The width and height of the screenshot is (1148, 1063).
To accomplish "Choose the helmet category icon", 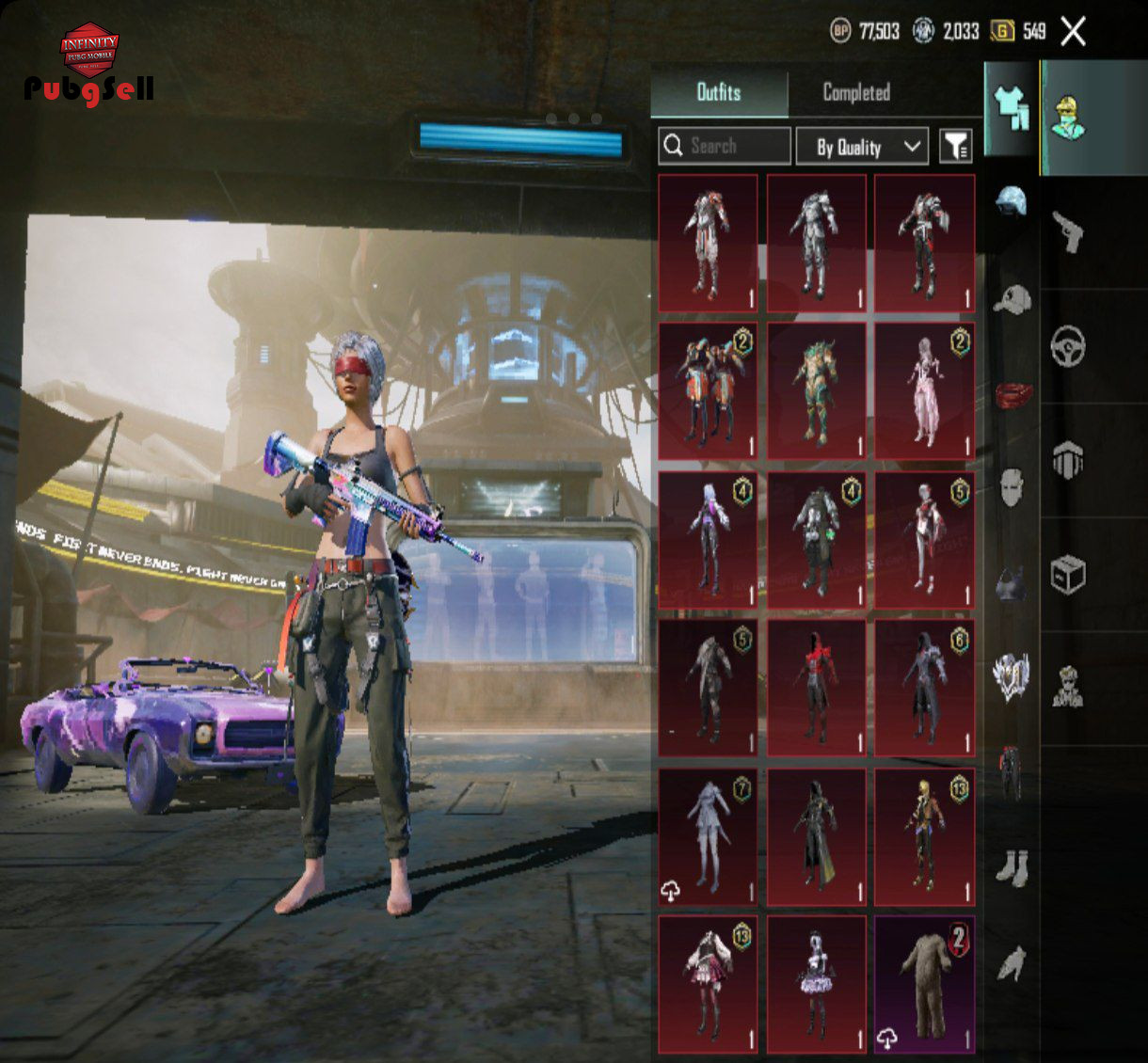I will click(x=1011, y=201).
